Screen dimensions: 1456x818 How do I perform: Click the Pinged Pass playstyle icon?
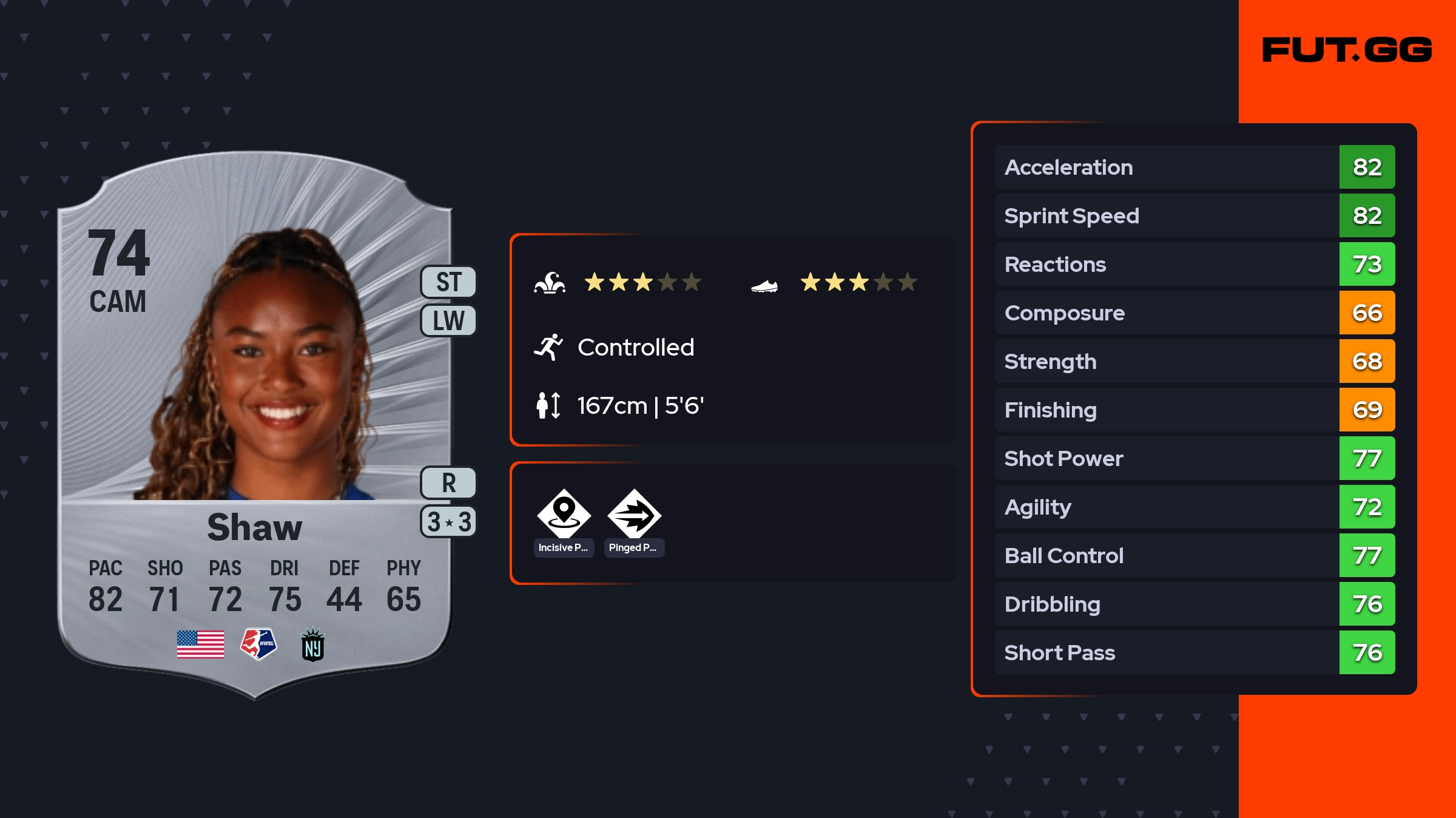pos(634,513)
